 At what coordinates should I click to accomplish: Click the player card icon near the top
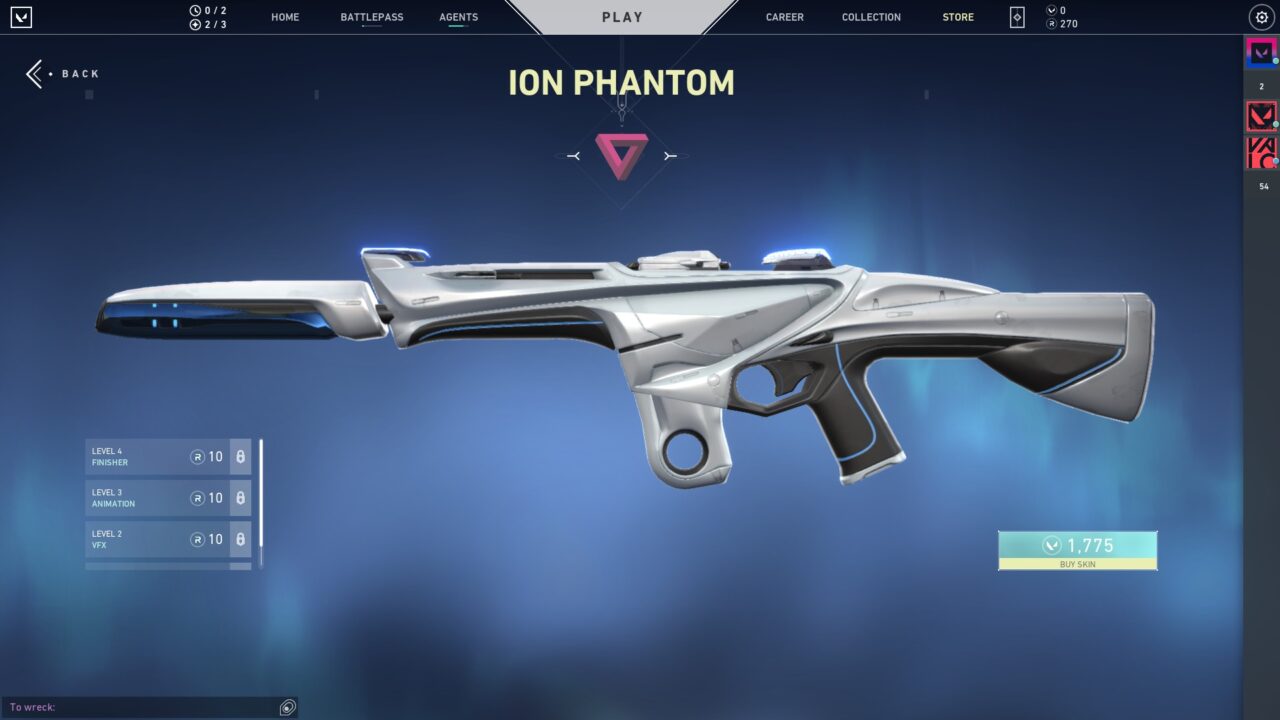pos(1016,16)
